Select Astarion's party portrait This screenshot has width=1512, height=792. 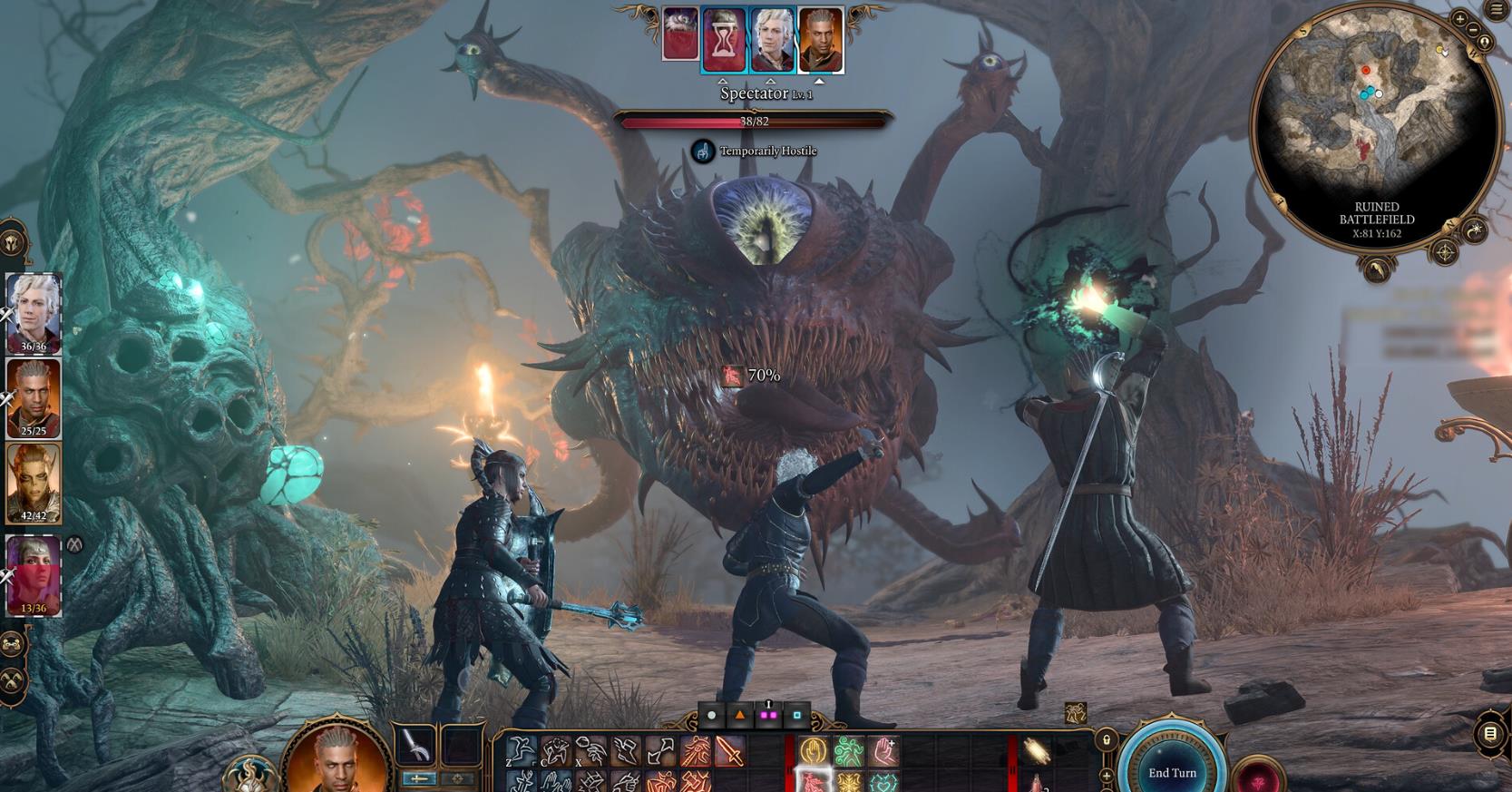(x=34, y=311)
